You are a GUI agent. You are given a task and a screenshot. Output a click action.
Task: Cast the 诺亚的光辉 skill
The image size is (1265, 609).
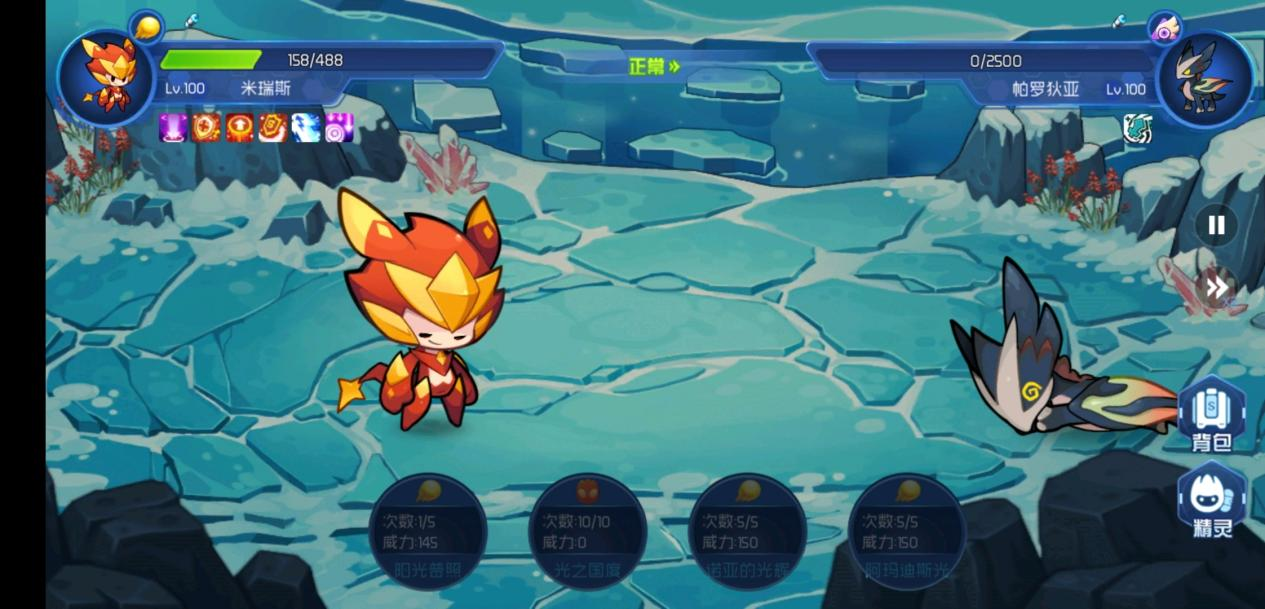[x=747, y=531]
